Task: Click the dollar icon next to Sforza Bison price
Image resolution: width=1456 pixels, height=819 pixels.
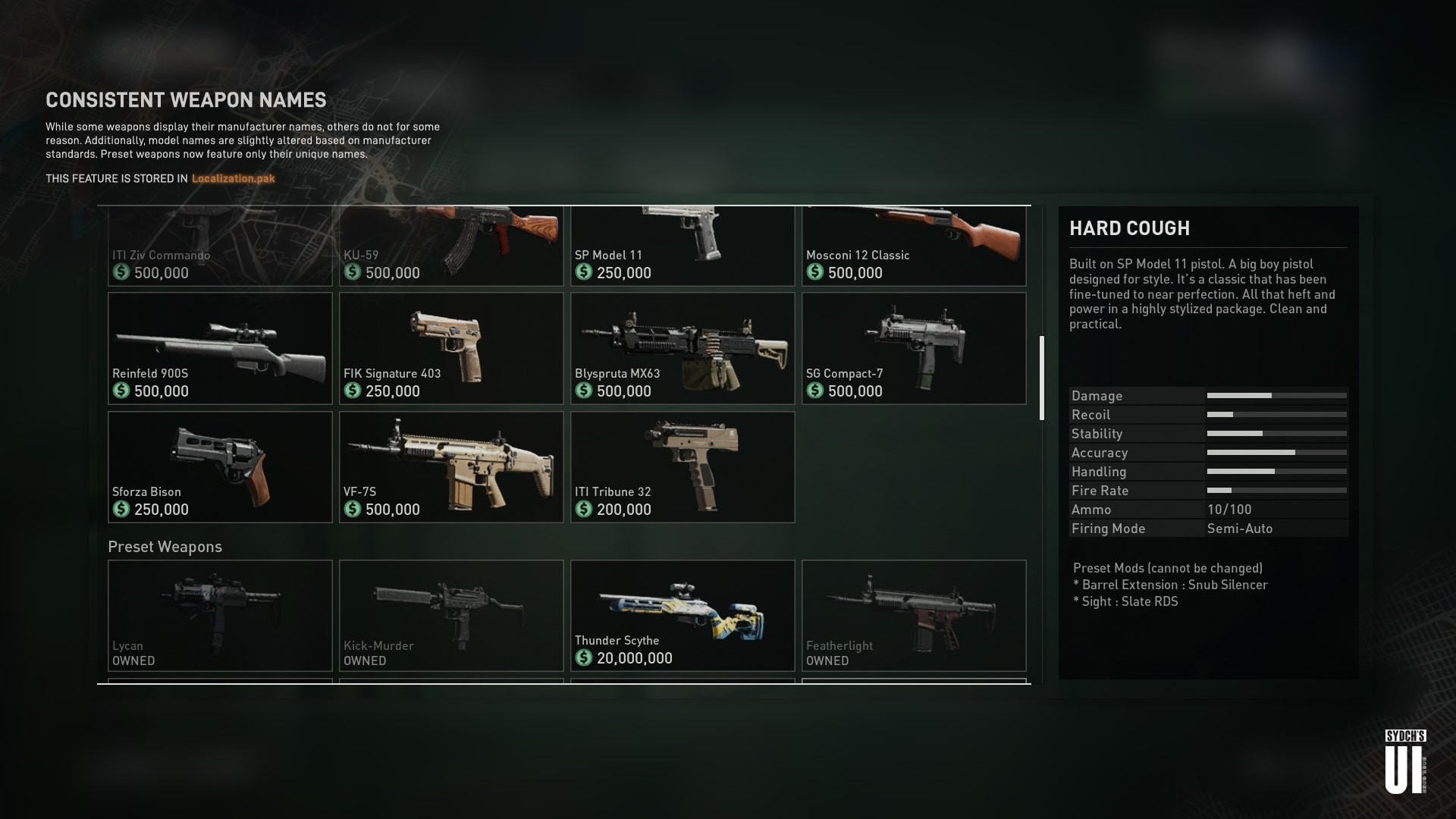Action: click(x=121, y=510)
